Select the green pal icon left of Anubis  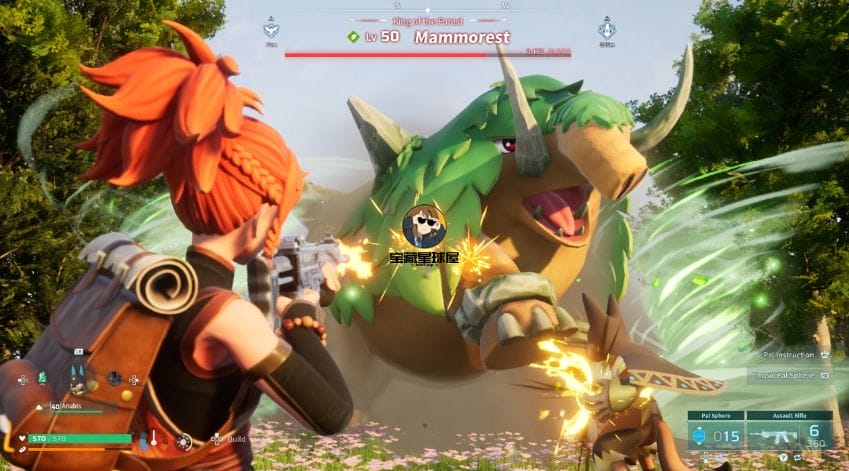(x=42, y=378)
